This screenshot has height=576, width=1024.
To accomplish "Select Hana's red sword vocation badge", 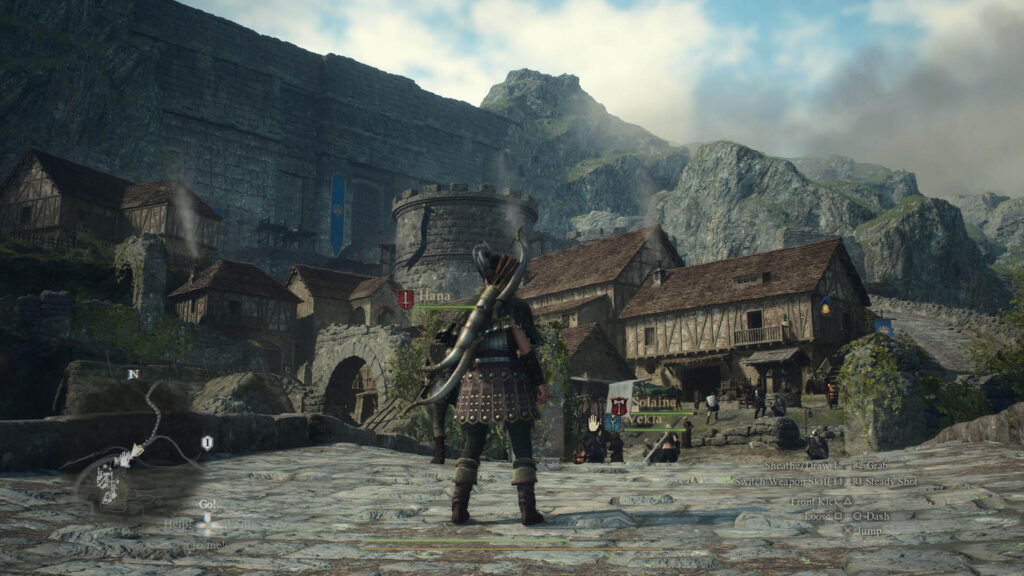I will tap(405, 298).
